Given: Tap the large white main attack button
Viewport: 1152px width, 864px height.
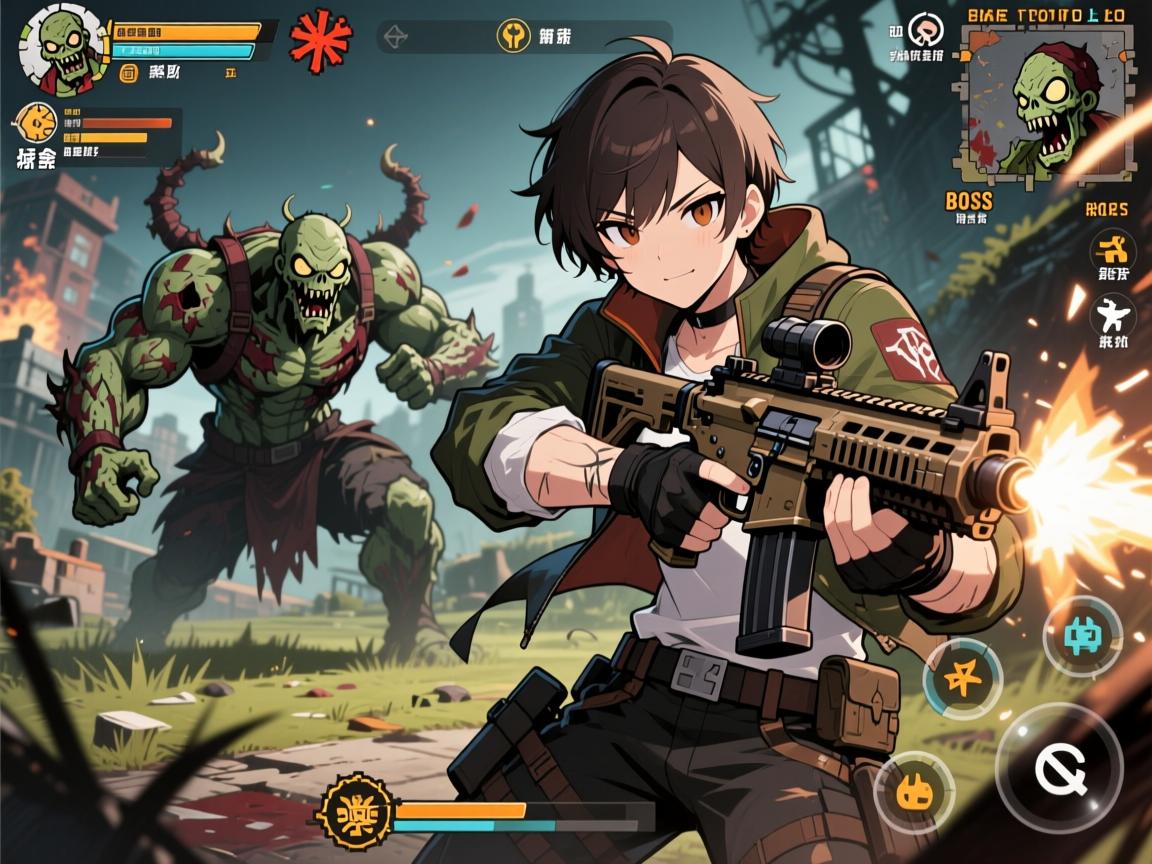Looking at the screenshot, I should pyautogui.click(x=1059, y=769).
